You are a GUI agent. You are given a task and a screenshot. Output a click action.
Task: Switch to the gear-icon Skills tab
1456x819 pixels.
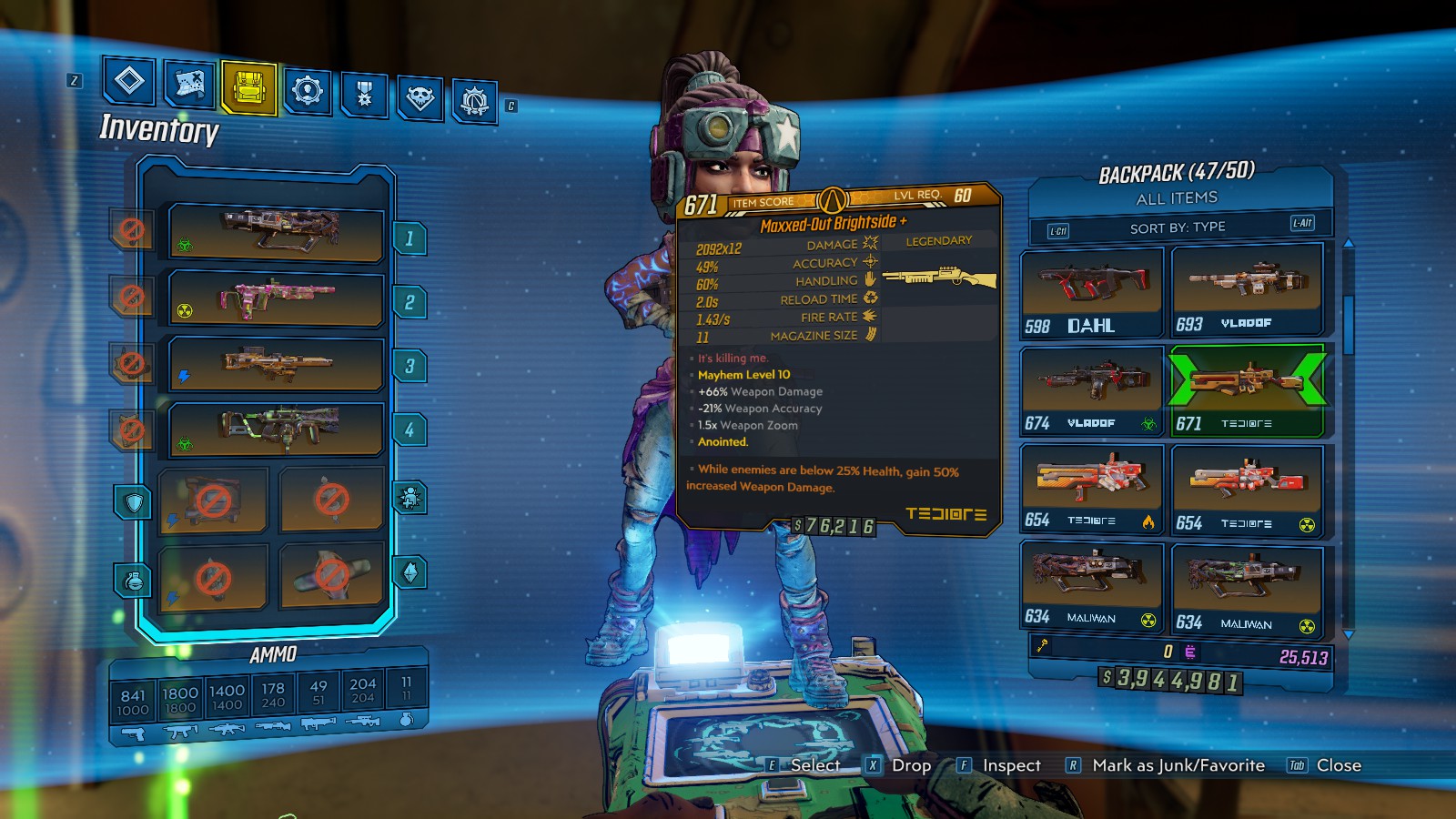pos(307,91)
